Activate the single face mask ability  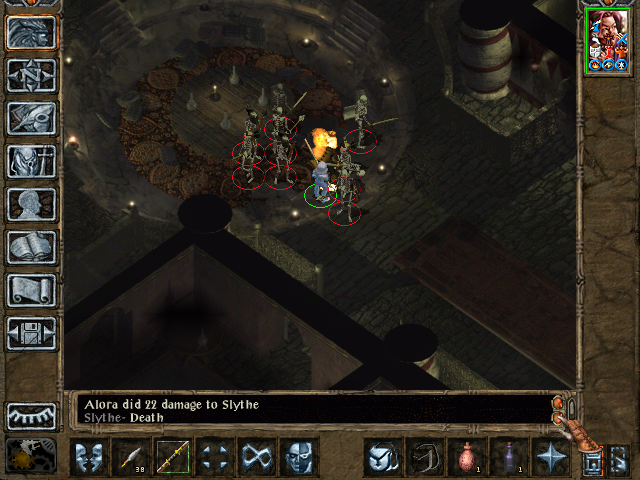[299, 457]
